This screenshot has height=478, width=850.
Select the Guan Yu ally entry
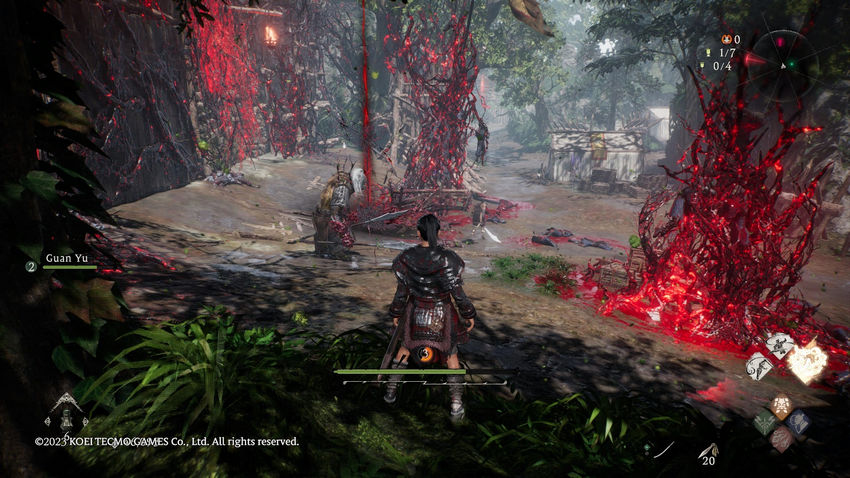coord(68,259)
